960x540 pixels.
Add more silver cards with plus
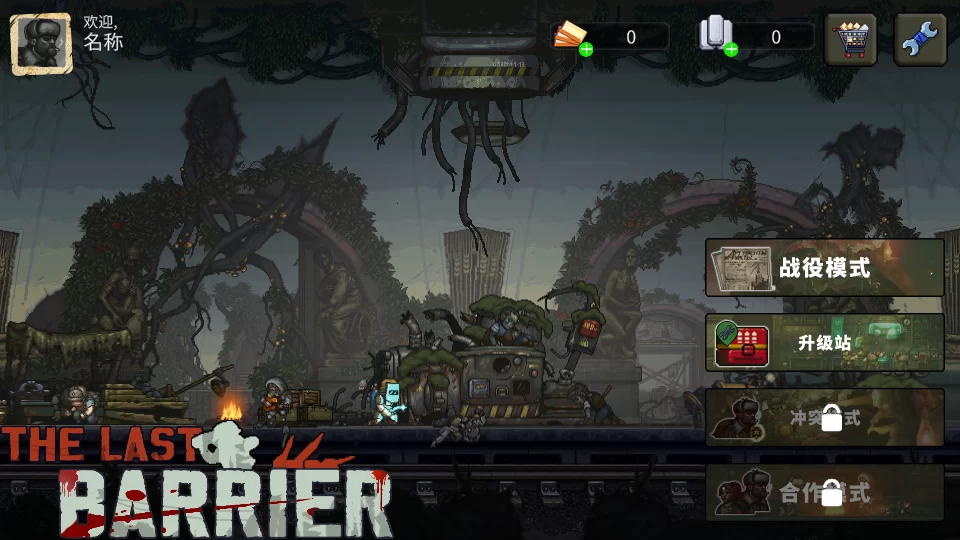coord(731,49)
